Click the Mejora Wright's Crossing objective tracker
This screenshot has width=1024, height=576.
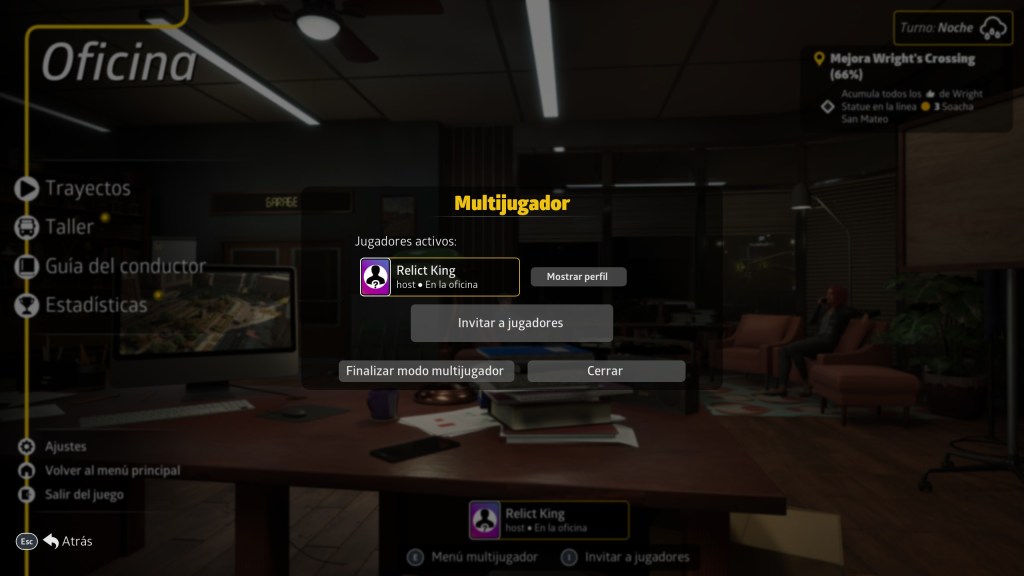tap(901, 66)
